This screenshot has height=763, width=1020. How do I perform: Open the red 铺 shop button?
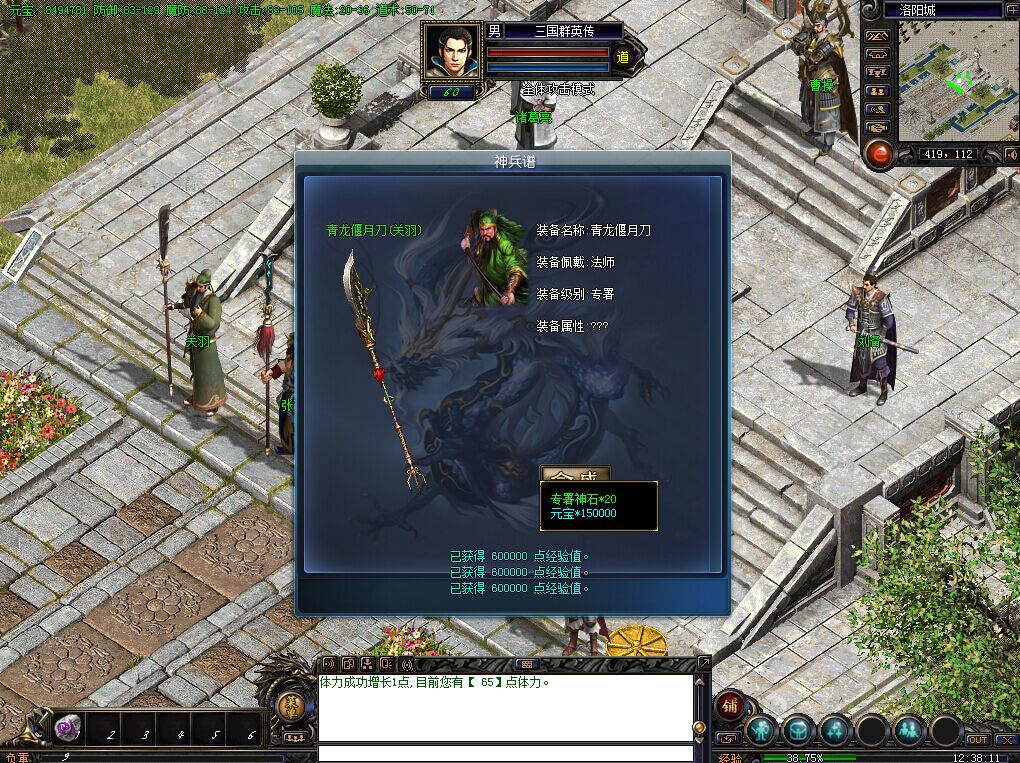(x=731, y=705)
